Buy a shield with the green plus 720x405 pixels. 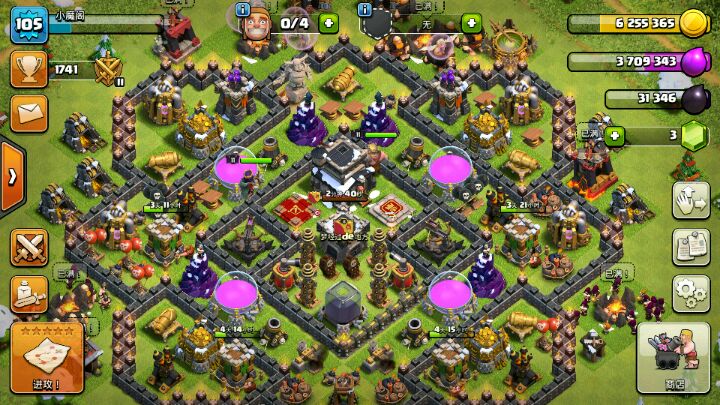coord(472,21)
